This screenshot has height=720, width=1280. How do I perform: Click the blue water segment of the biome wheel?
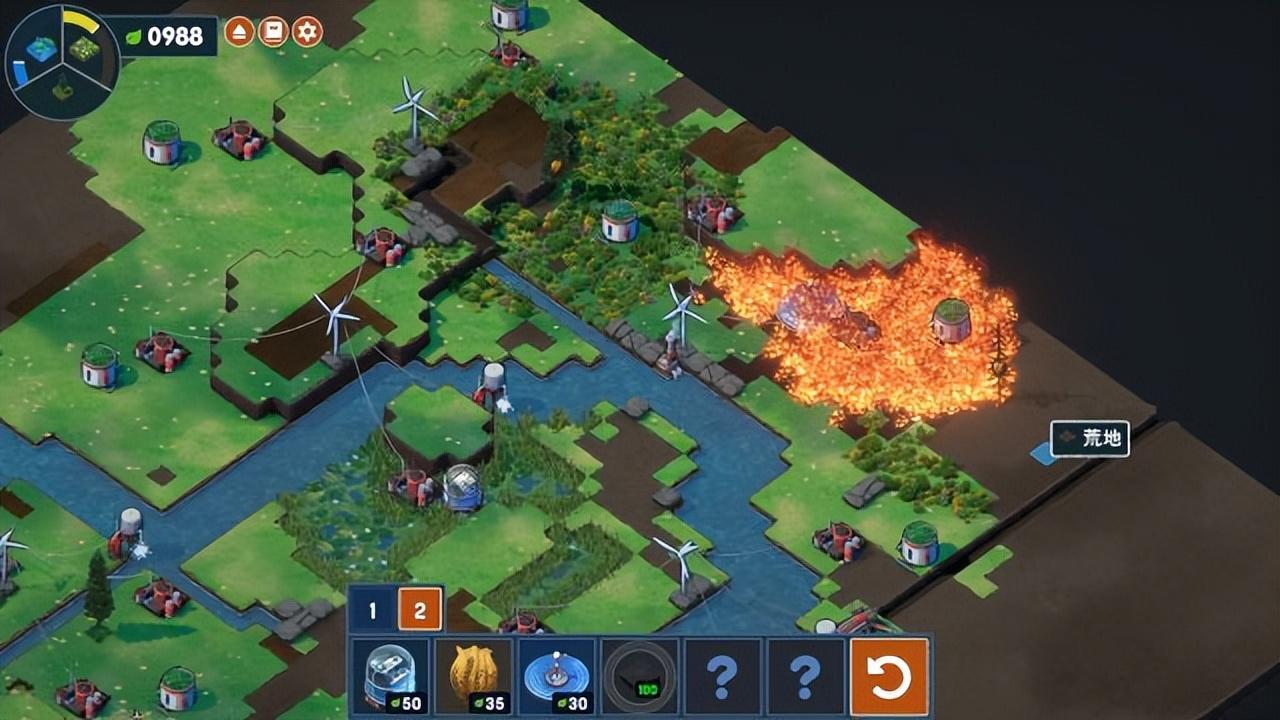(x=40, y=48)
